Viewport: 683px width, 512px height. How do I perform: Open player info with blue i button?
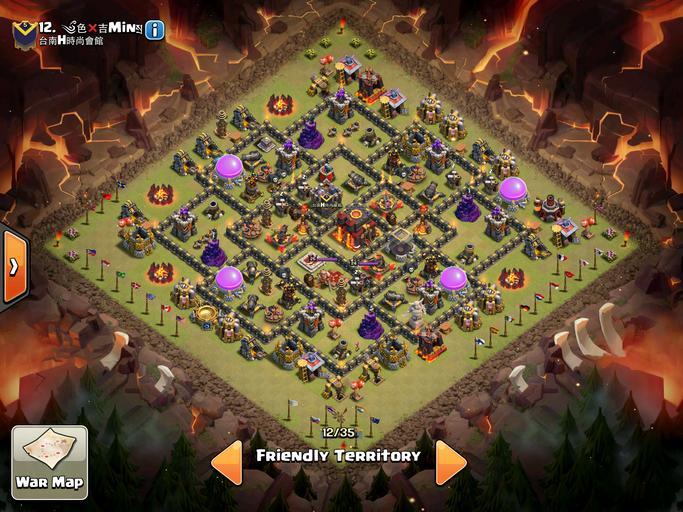pyautogui.click(x=155, y=30)
